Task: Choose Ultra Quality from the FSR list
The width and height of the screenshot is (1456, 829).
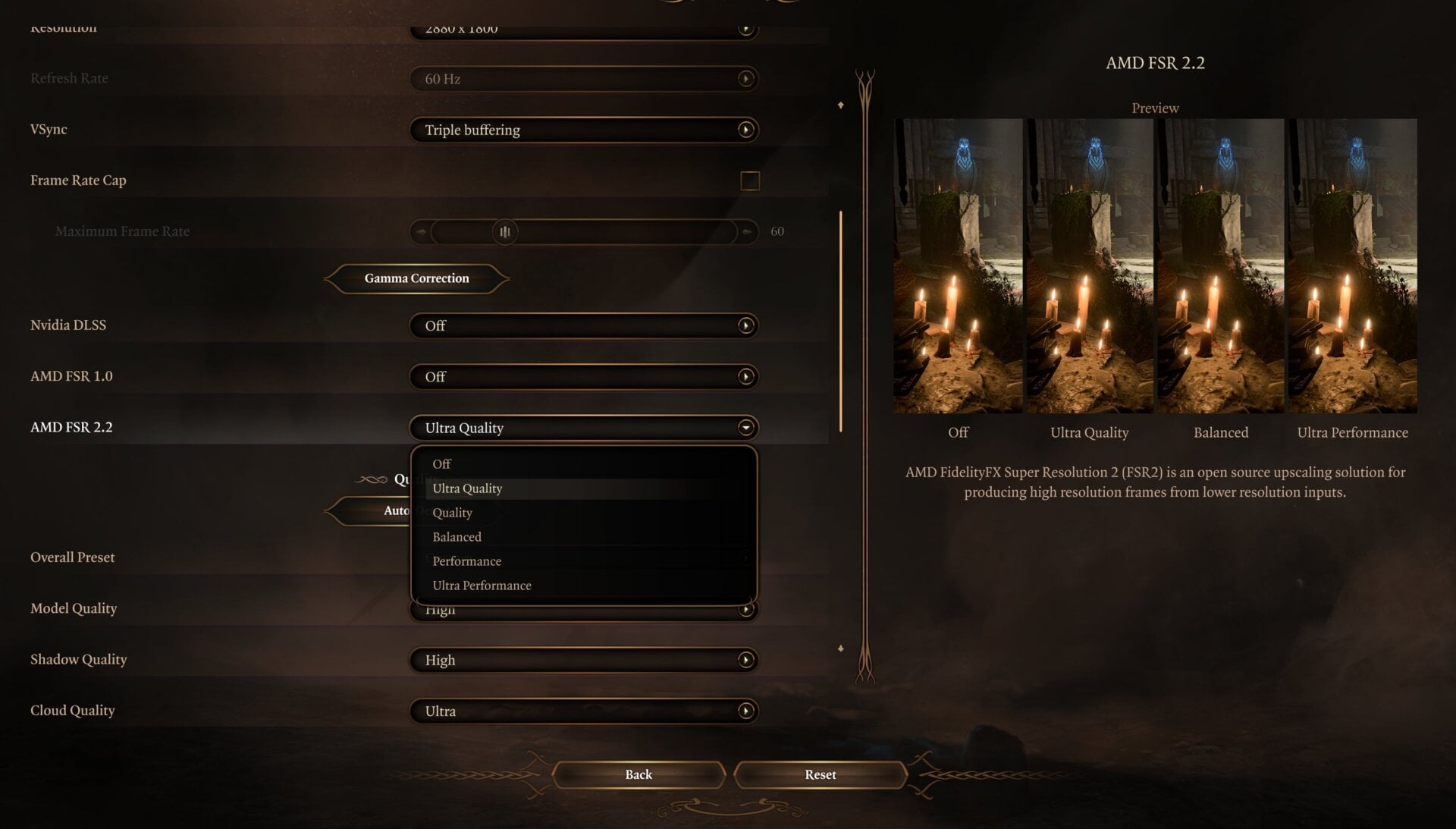Action: (467, 488)
